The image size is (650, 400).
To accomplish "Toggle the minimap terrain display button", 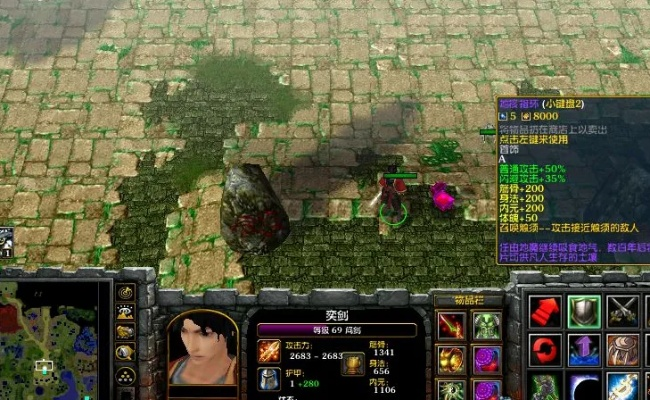I will 126,313.
